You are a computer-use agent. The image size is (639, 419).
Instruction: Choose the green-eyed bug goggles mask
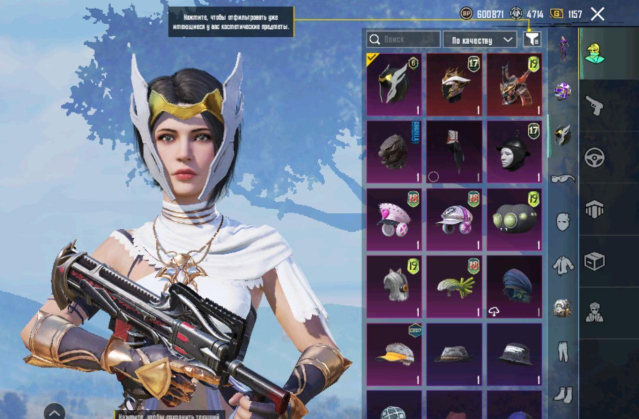[x=514, y=218]
